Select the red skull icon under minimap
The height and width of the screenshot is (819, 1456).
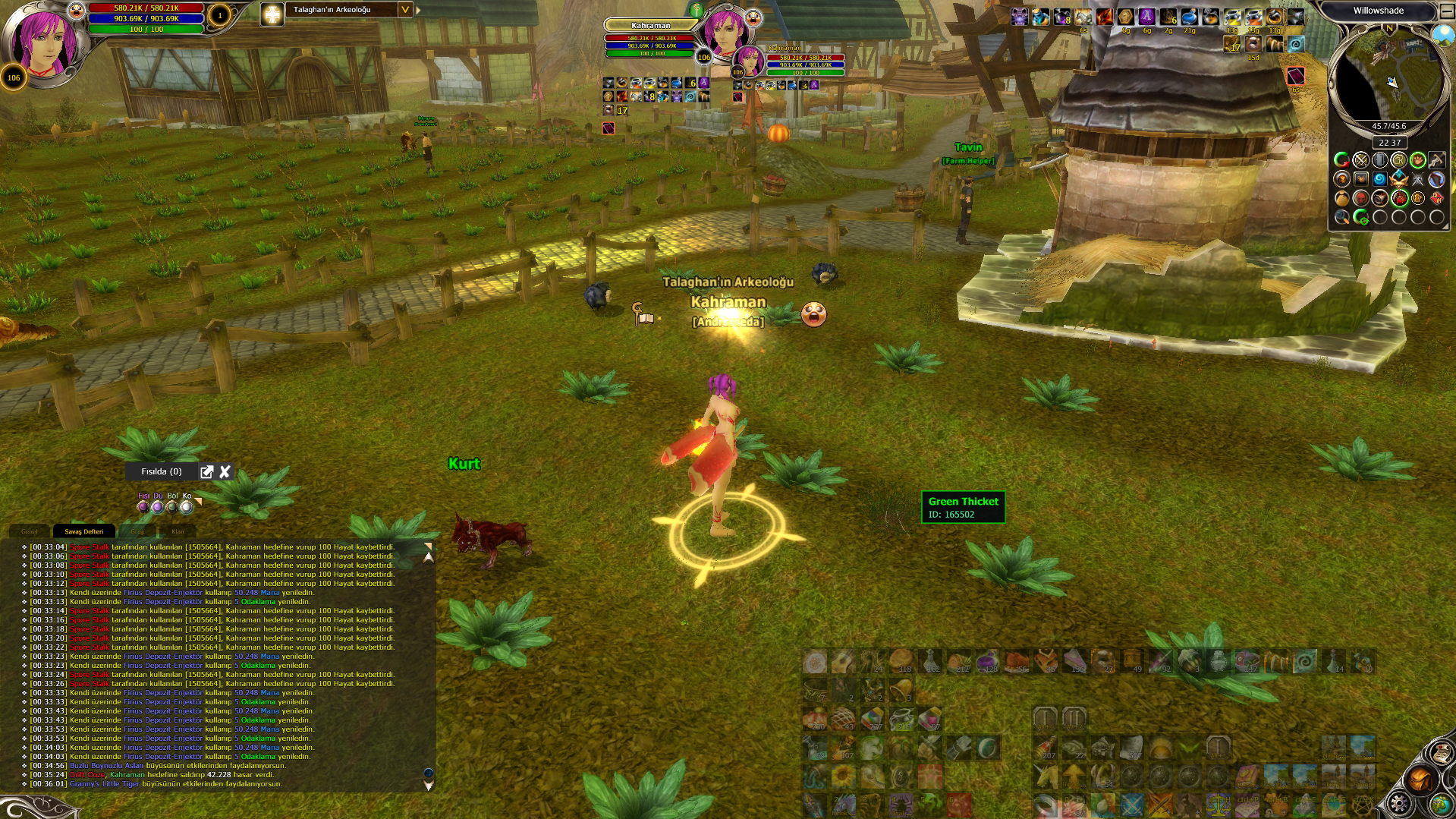(x=1361, y=198)
